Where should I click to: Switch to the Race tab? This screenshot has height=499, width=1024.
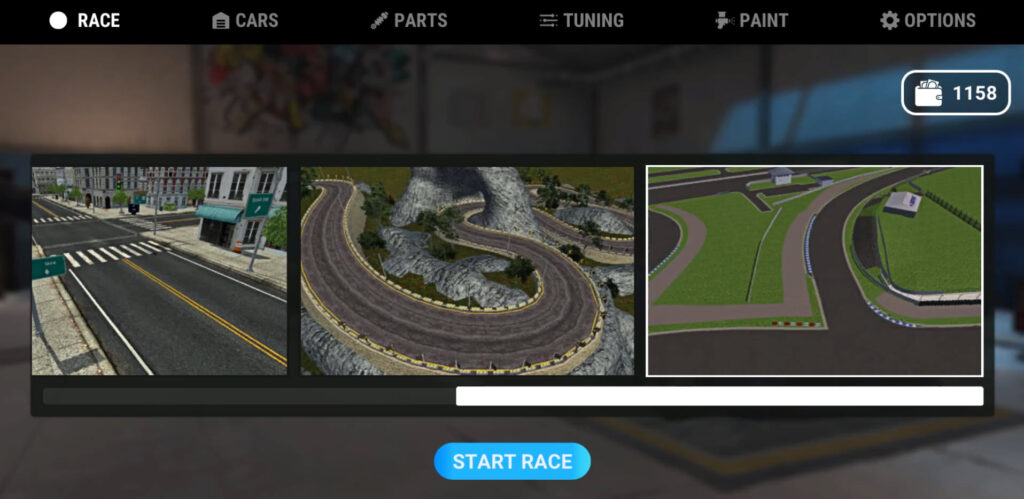point(85,21)
